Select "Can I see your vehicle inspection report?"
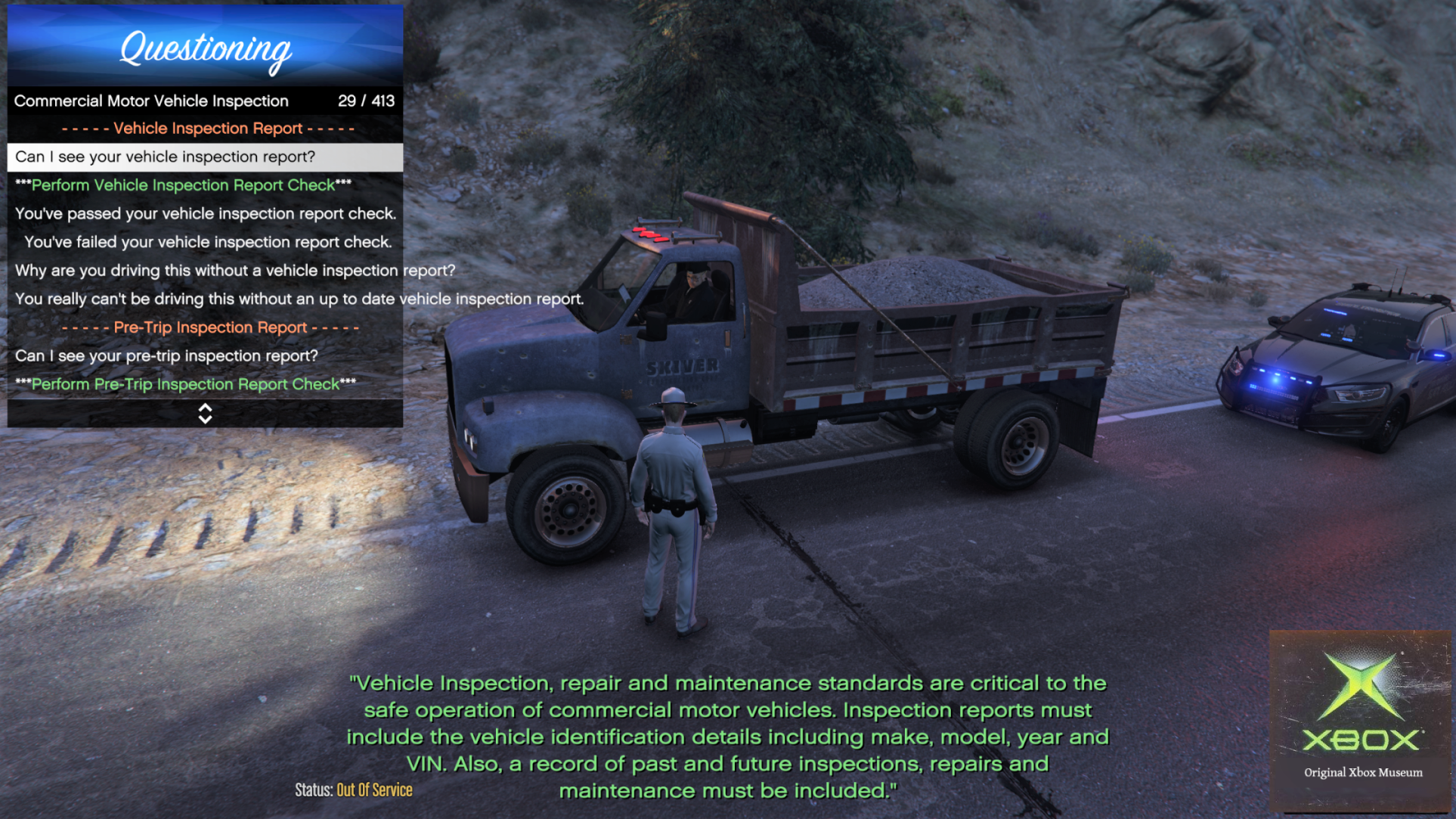1456x819 pixels. click(x=165, y=157)
